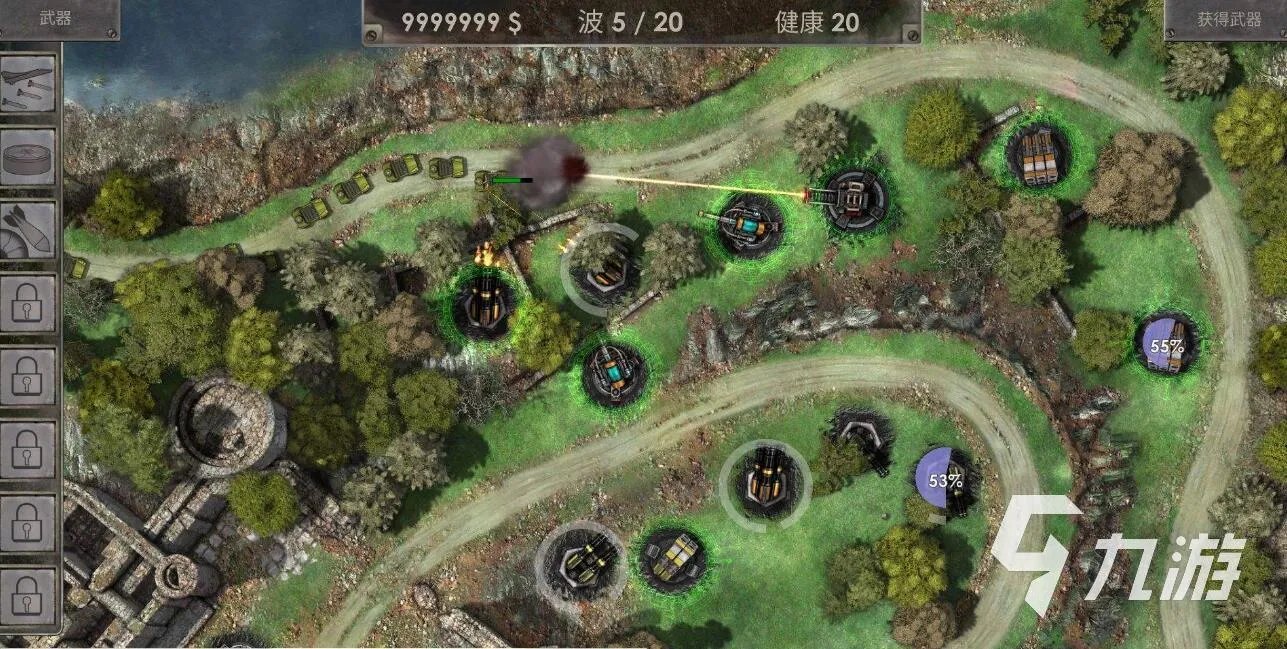Choose the round landmine weapon slot
Image resolution: width=1287 pixels, height=649 pixels.
28,157
